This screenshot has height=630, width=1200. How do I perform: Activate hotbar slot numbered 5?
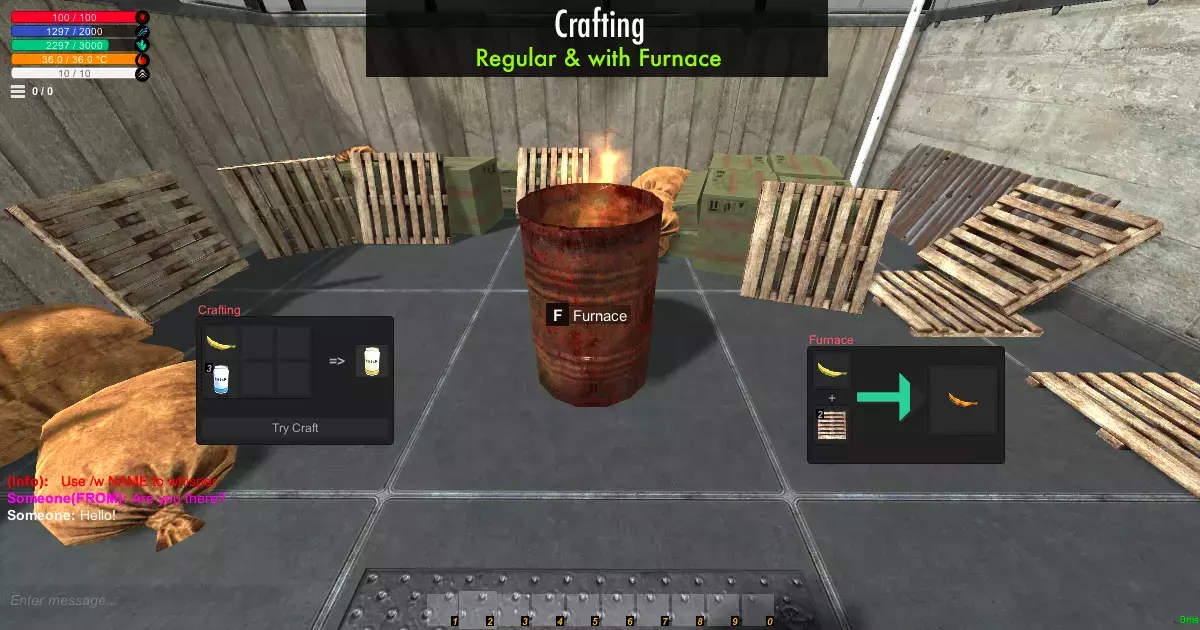pos(583,609)
